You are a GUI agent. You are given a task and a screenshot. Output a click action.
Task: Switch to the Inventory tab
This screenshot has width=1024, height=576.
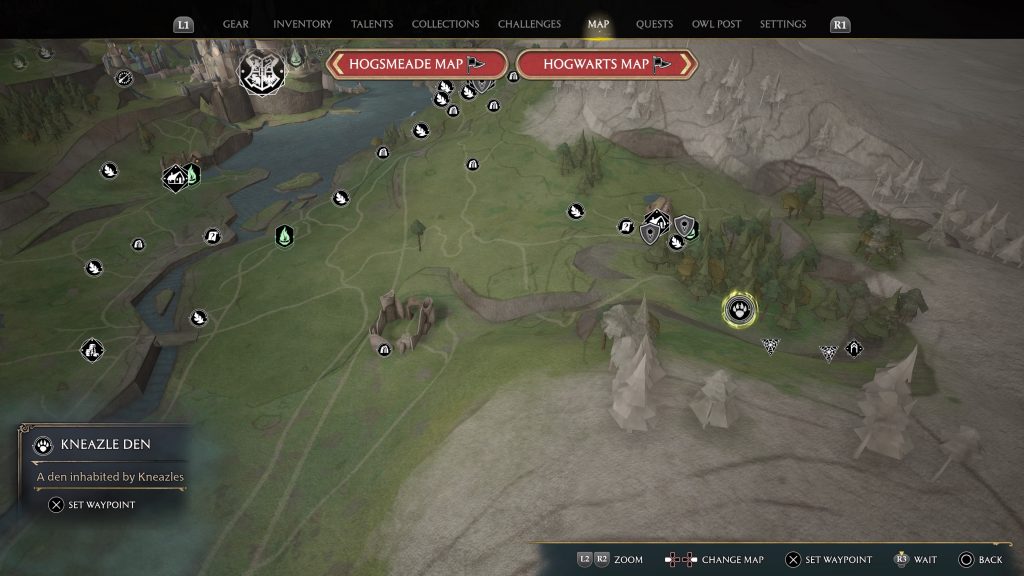coord(302,24)
